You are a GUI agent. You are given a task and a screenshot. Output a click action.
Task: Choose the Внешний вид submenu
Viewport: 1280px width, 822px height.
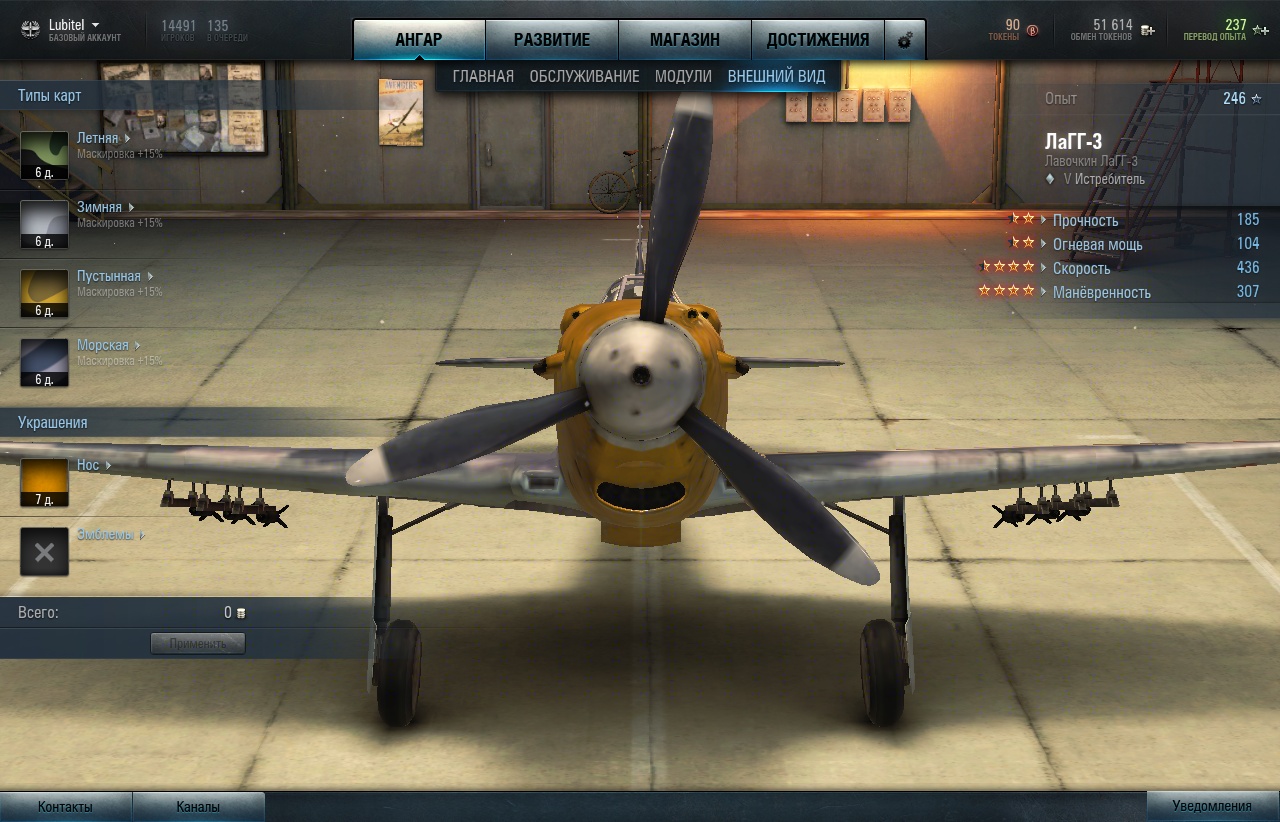pos(777,76)
